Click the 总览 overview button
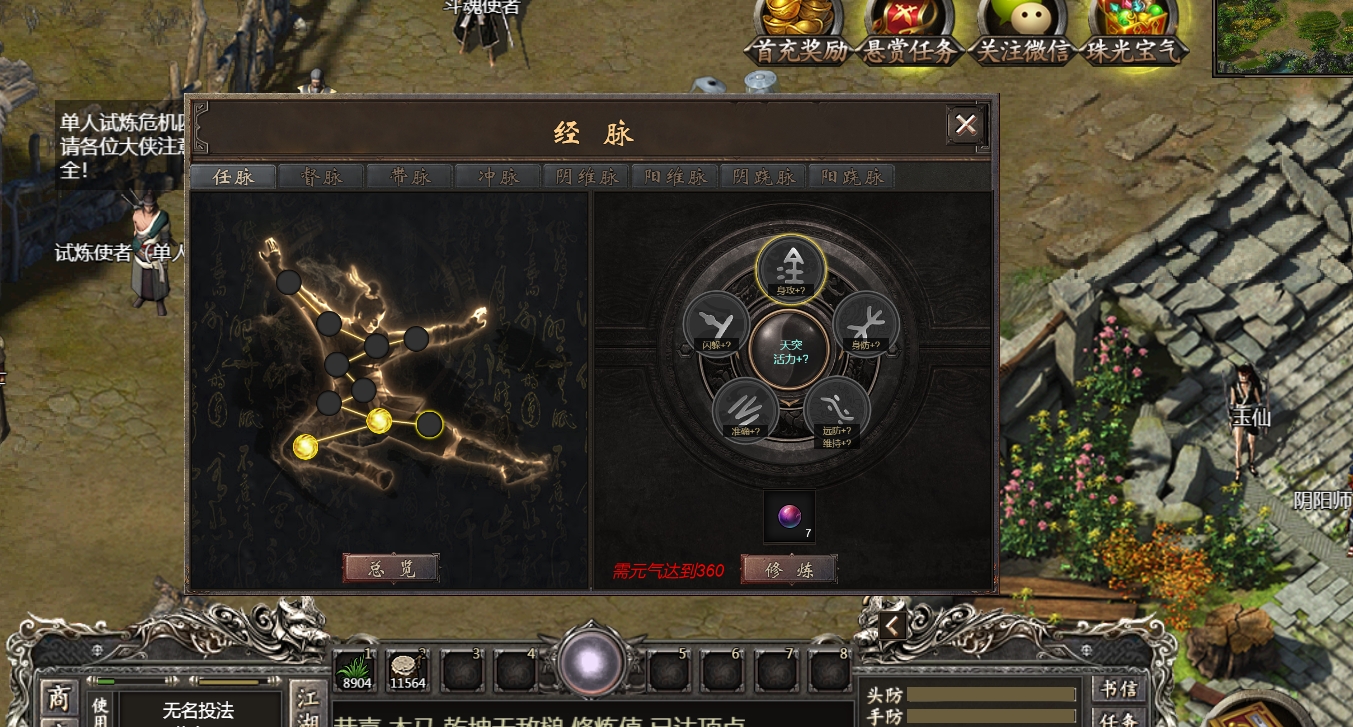Viewport: 1353px width, 727px height. [x=390, y=568]
